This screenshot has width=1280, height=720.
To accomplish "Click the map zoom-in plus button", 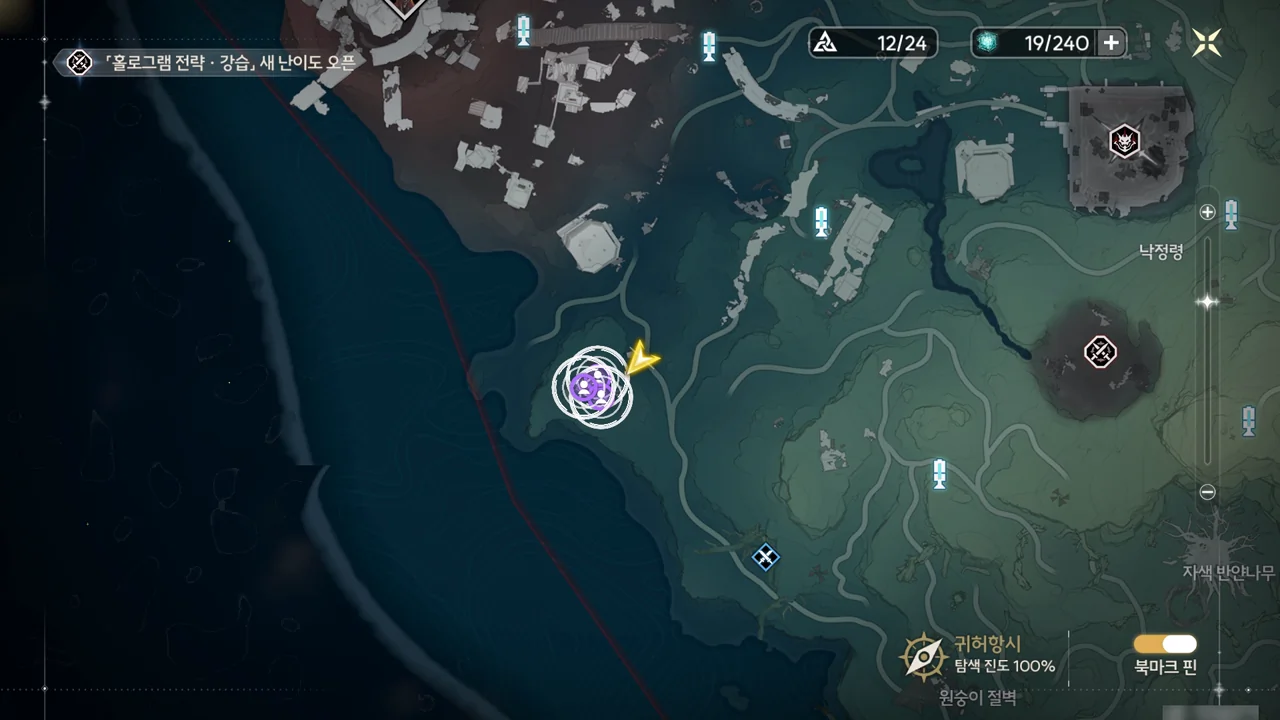I will point(1207,212).
